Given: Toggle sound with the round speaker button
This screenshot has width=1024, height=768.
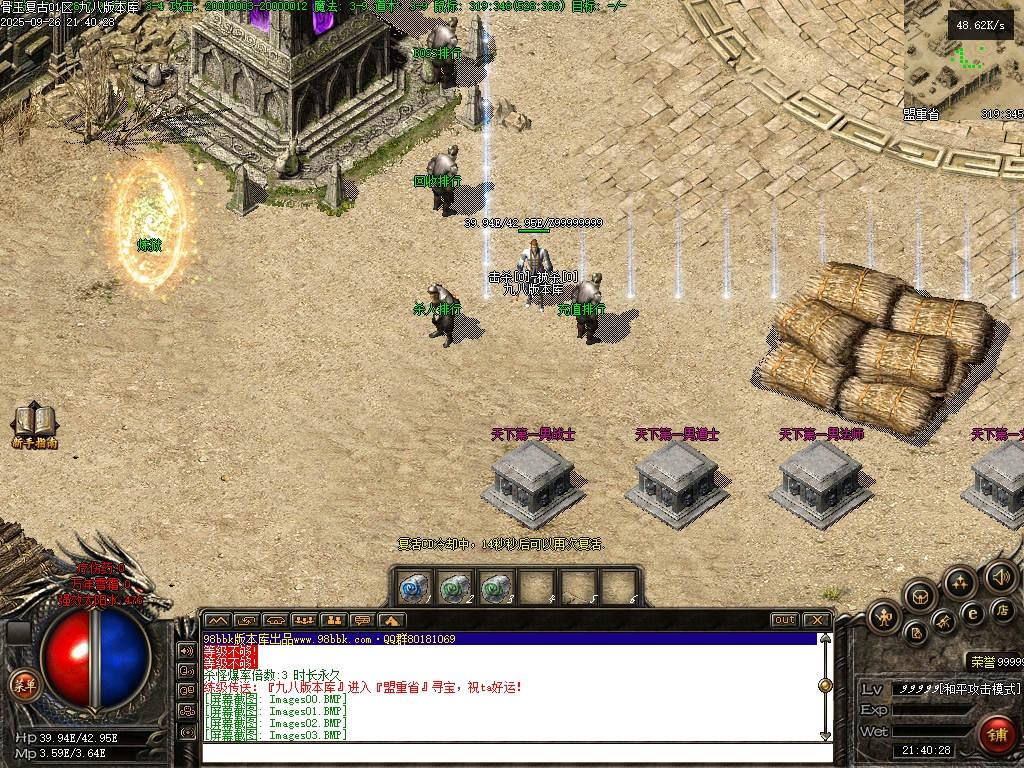Looking at the screenshot, I should [1000, 576].
